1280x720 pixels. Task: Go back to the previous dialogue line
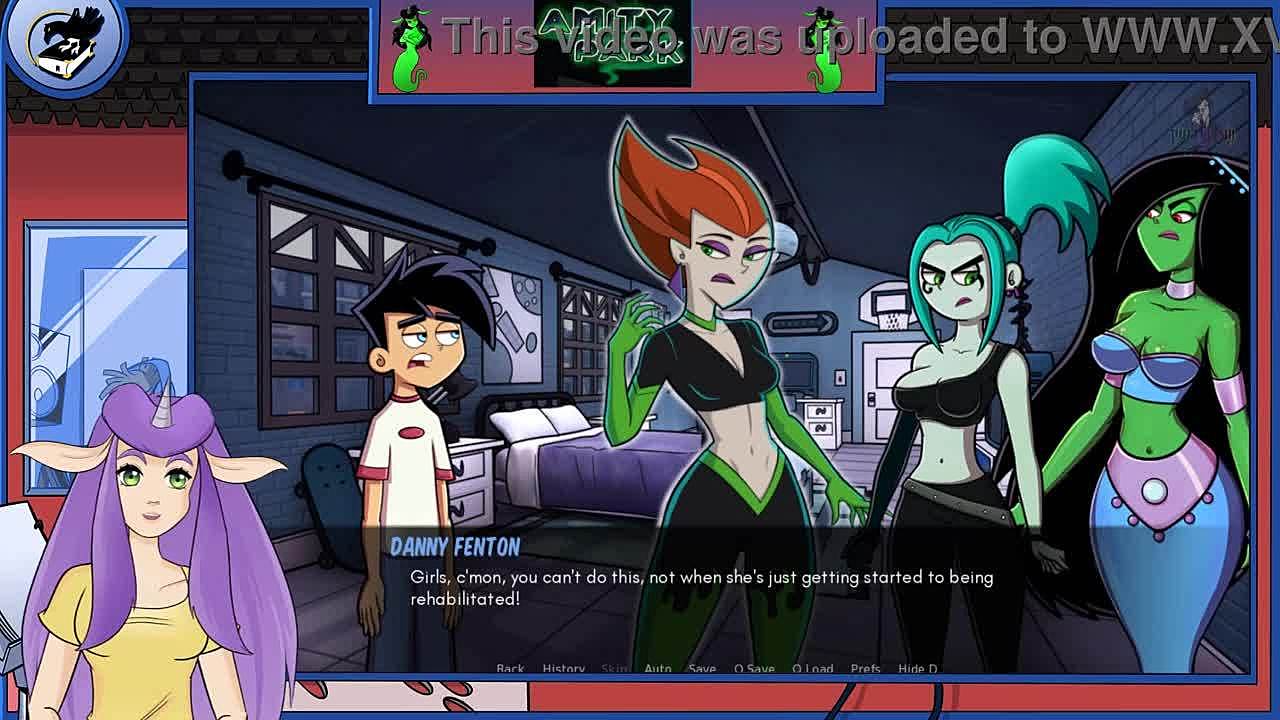[510, 668]
